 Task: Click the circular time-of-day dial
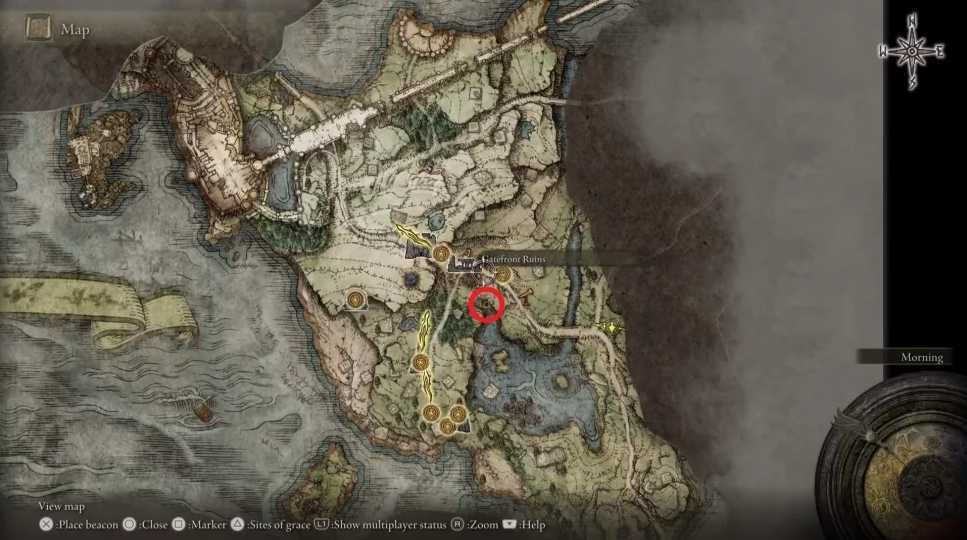pos(897,462)
